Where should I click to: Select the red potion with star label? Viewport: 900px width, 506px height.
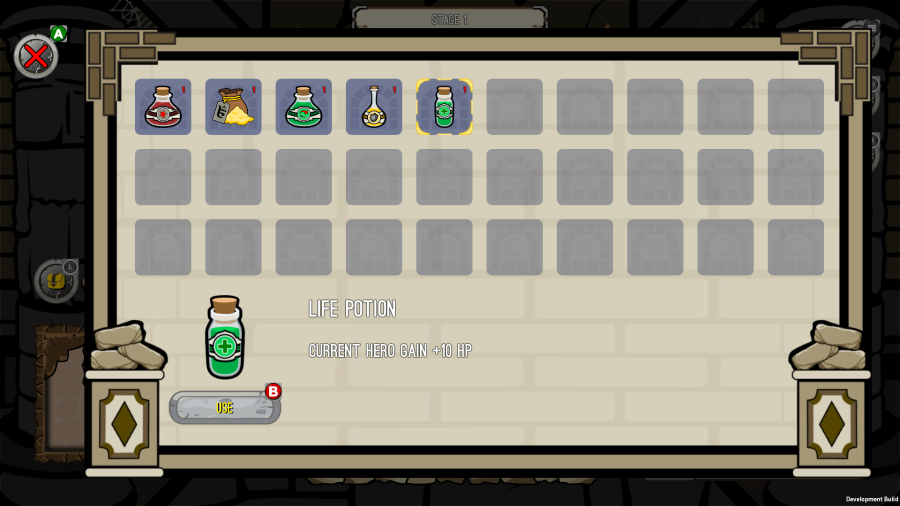coord(163,107)
